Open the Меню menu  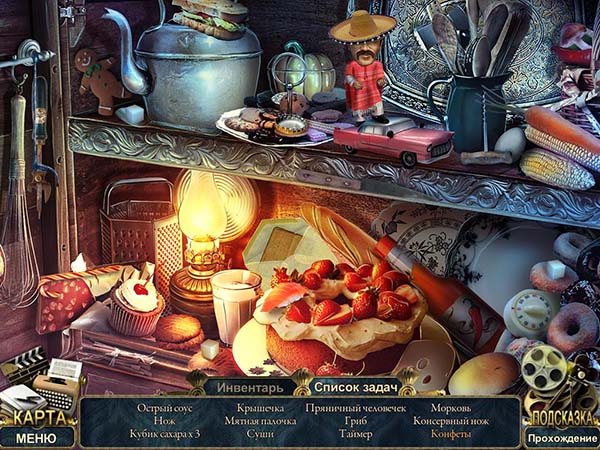coord(37,437)
